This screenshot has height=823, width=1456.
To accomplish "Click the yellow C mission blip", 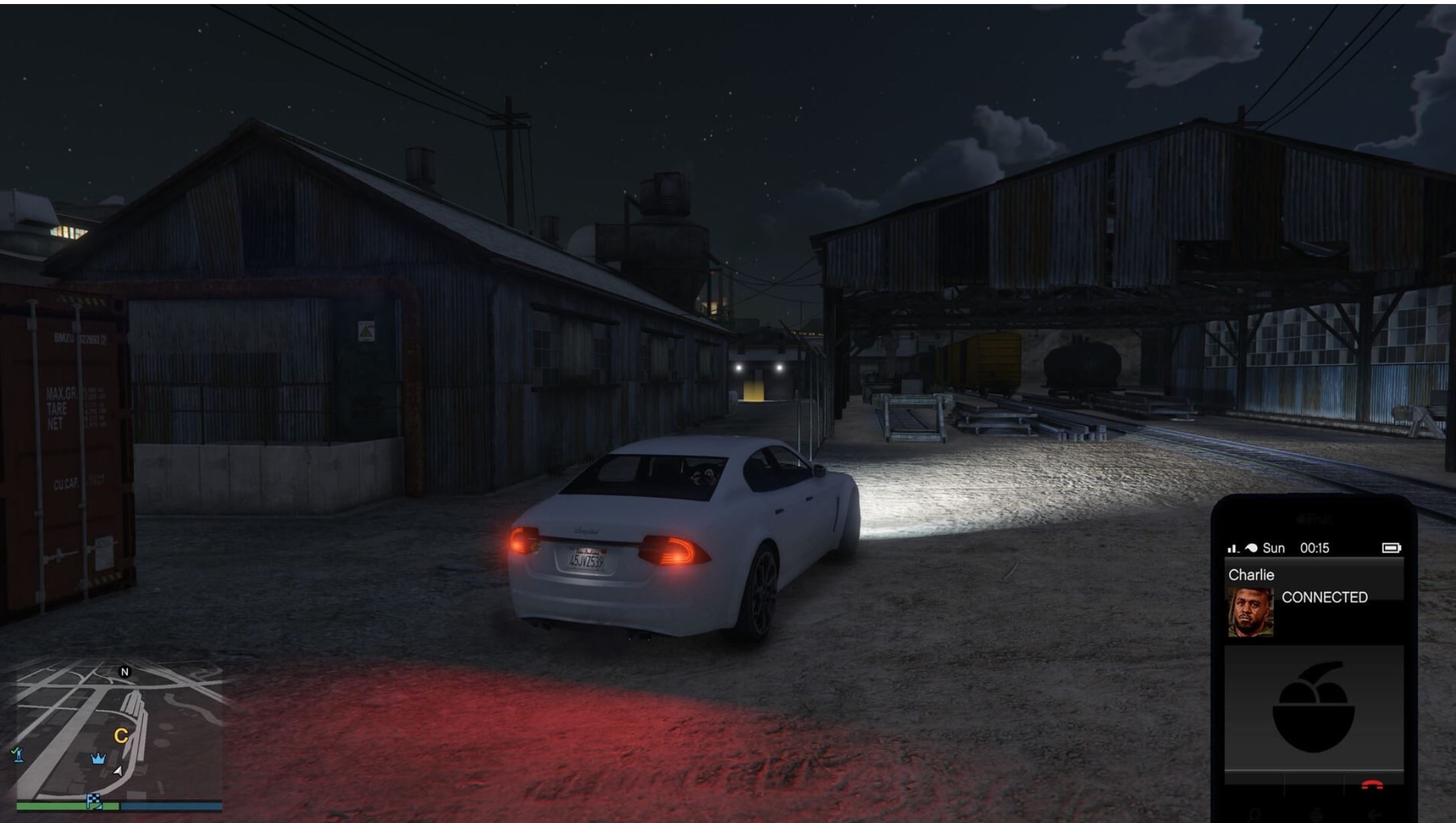I will coord(121,735).
